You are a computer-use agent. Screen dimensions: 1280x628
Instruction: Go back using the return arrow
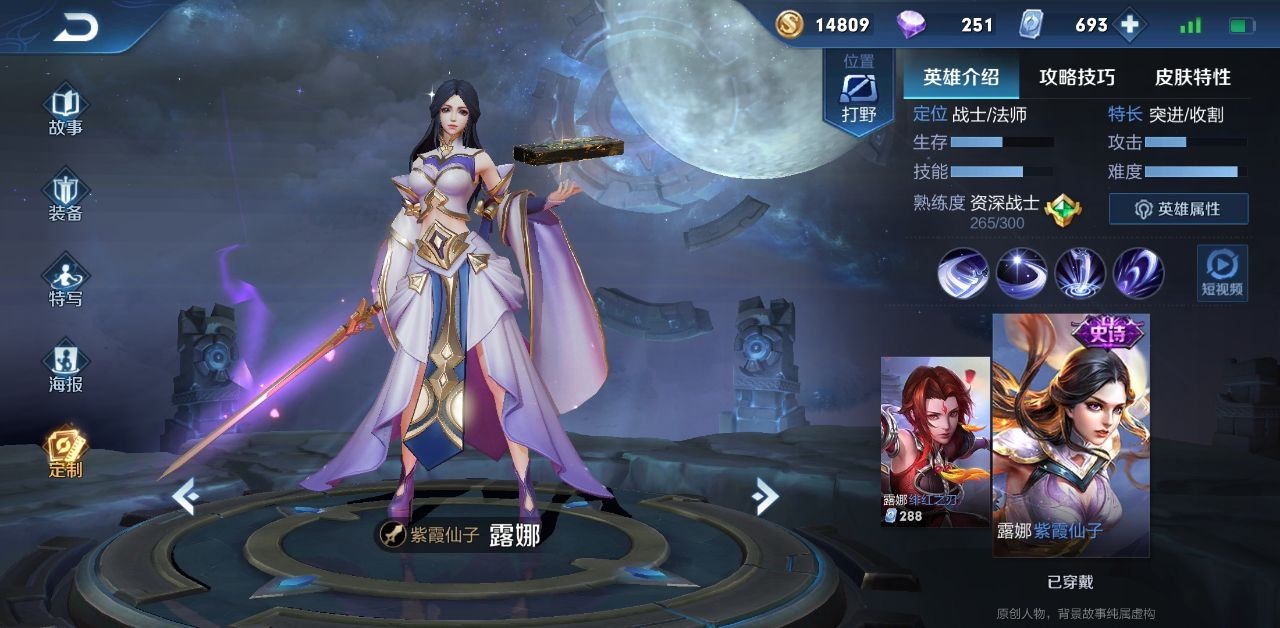(76, 28)
